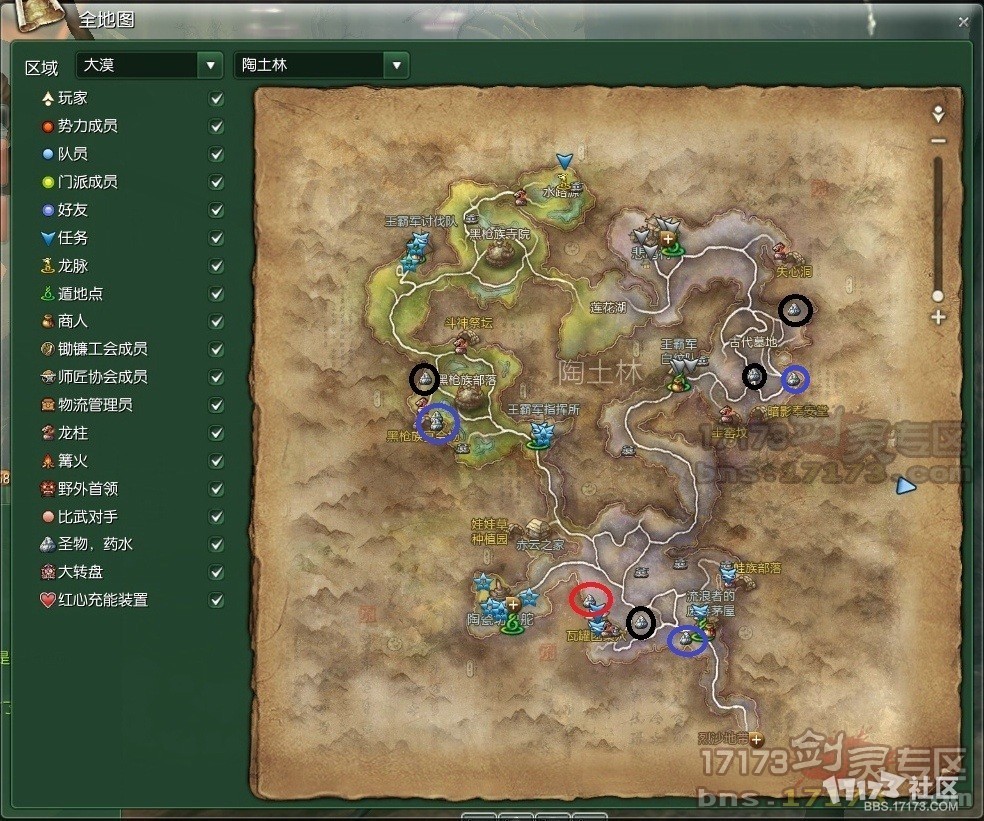Close the full map window
984x821 pixels.
[x=963, y=21]
